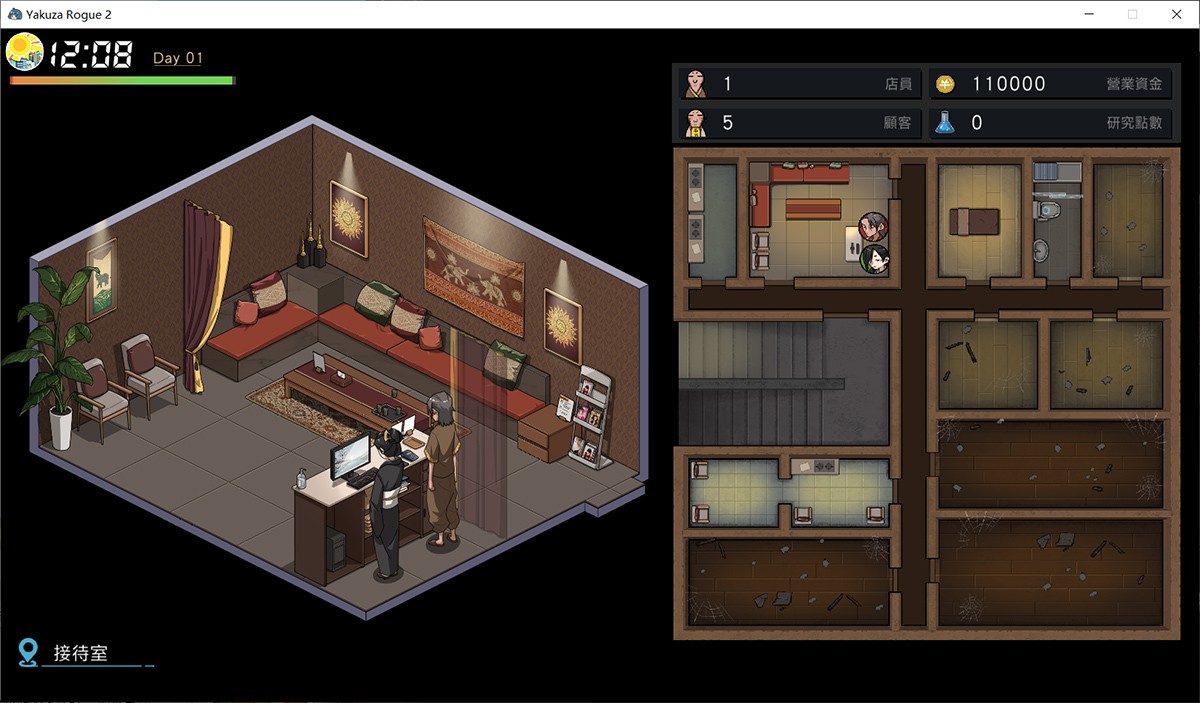This screenshot has width=1200, height=703.
Task: Pick the narrow kitchen room with two stoves
Action: pyautogui.click(x=711, y=220)
